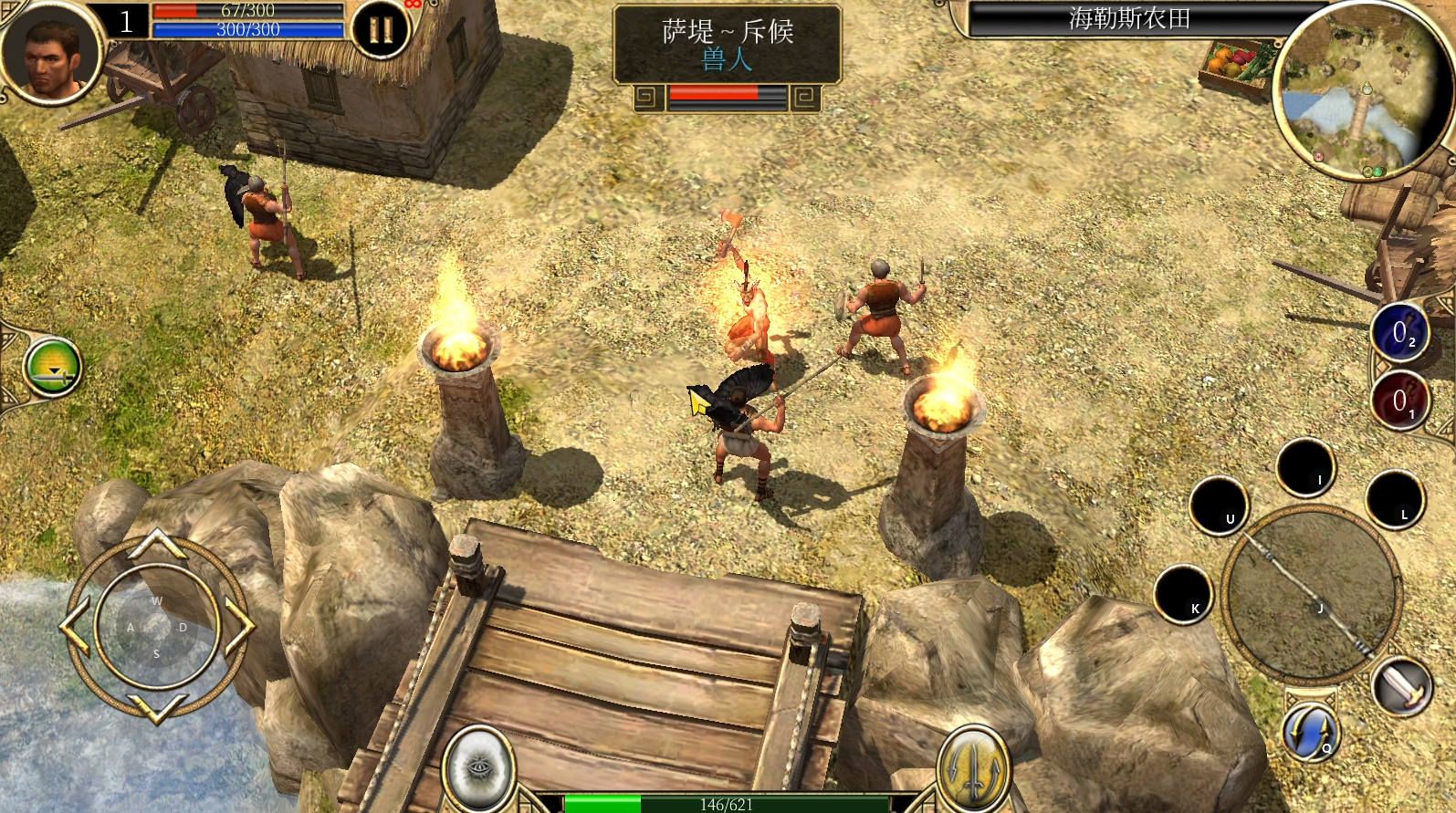The image size is (1456, 813).
Task: Pause the game with the pause button
Action: [381, 29]
